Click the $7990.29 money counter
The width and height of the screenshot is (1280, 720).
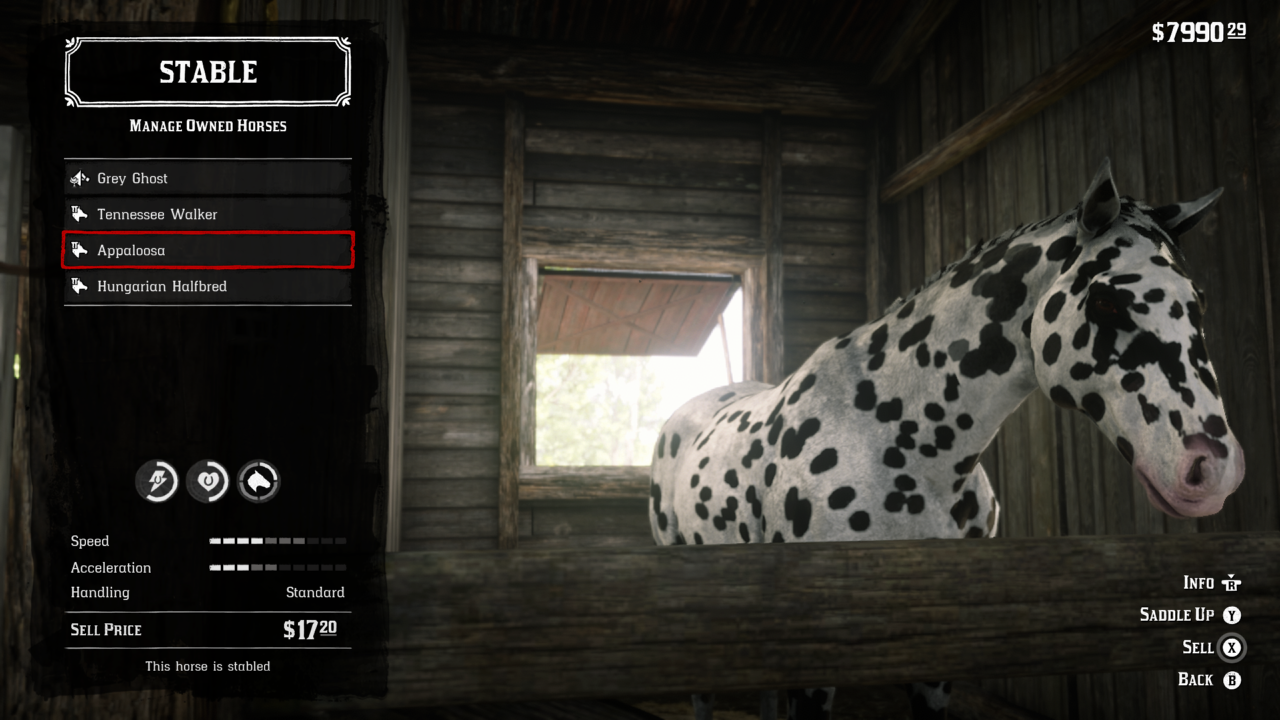point(1202,30)
